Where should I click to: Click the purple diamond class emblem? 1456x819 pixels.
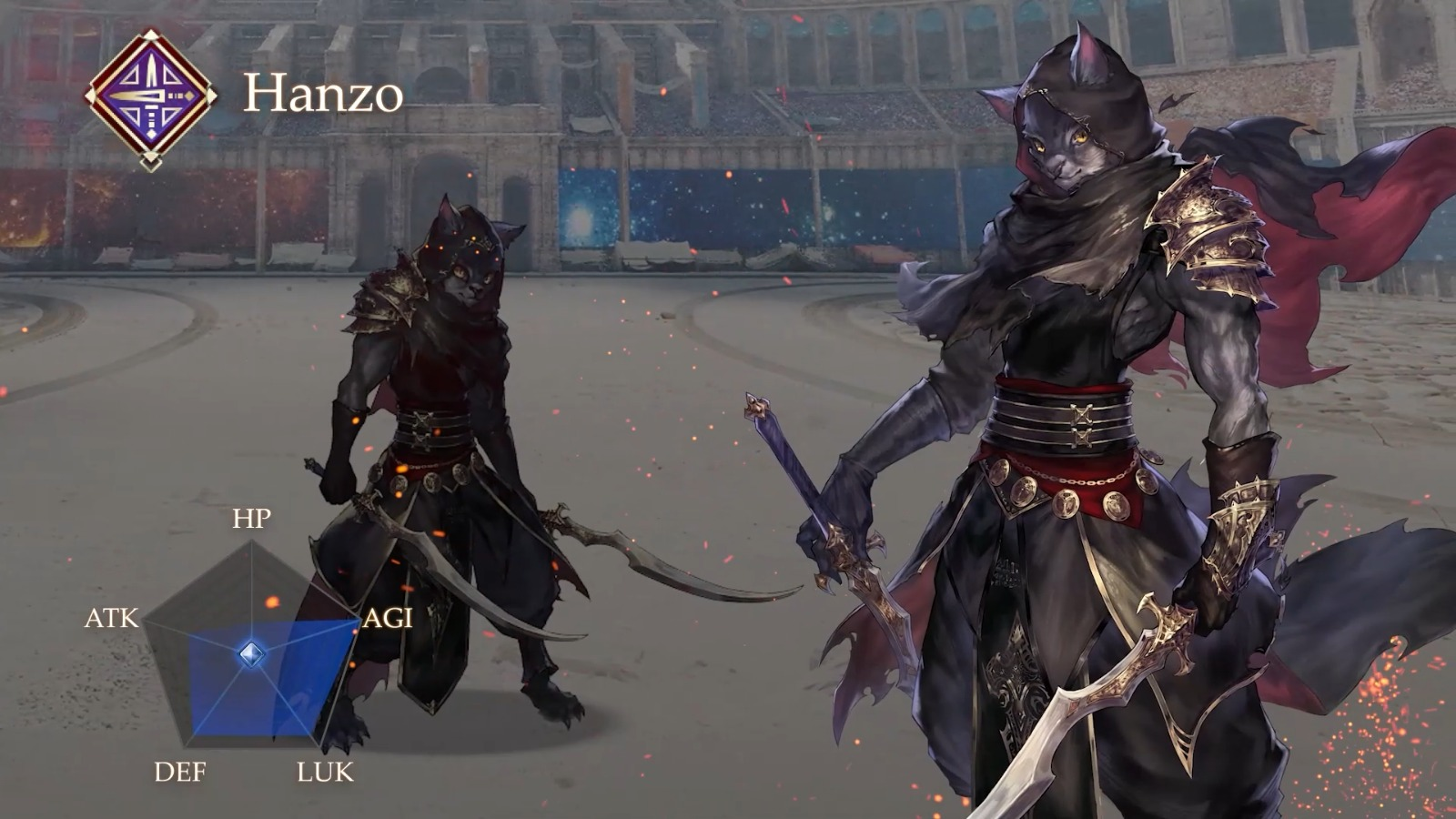pyautogui.click(x=150, y=98)
